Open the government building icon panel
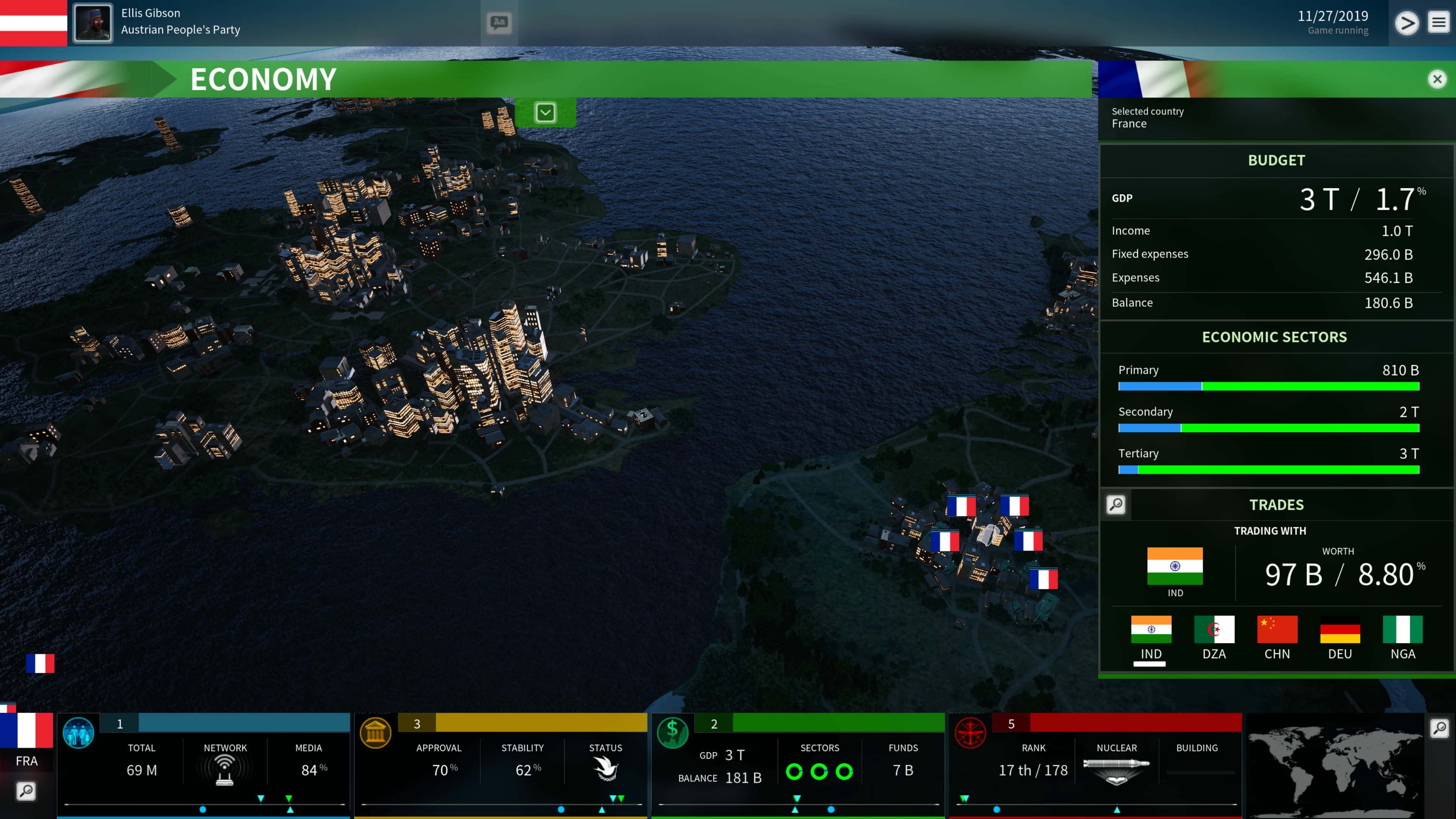The width and height of the screenshot is (1456, 819). [375, 733]
